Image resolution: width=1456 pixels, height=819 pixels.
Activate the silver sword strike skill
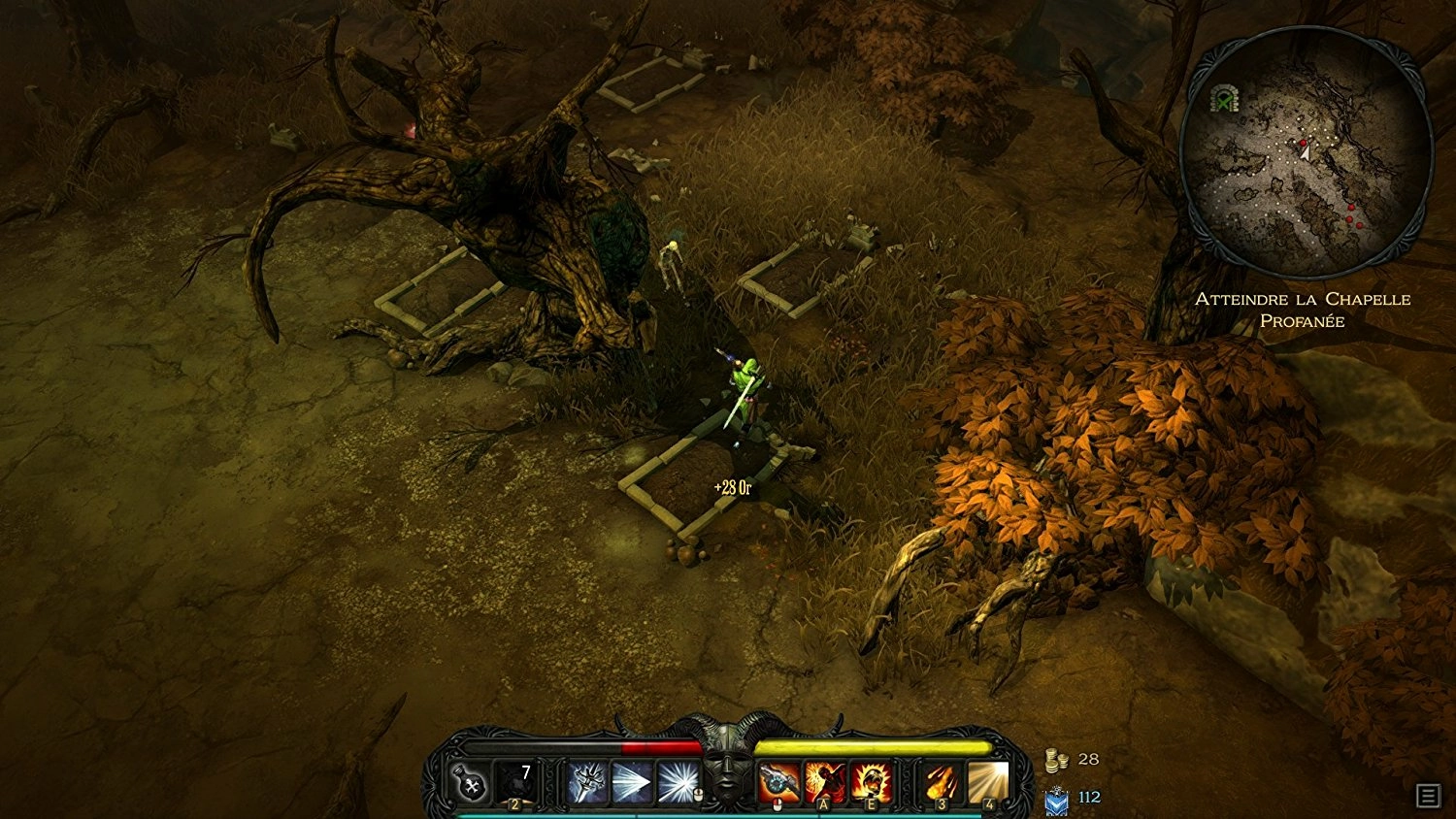tap(587, 782)
